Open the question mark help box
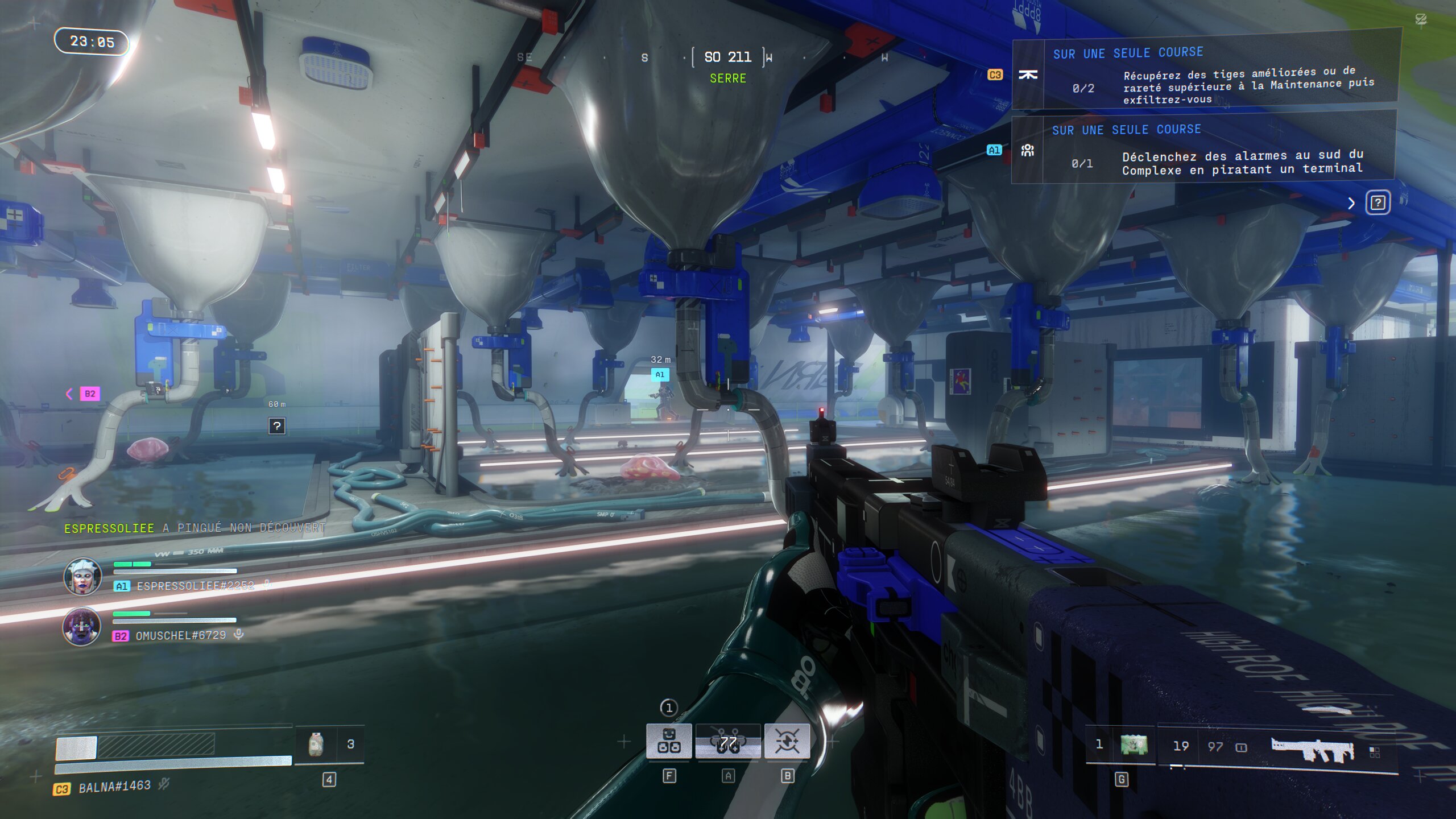 coord(1378,202)
